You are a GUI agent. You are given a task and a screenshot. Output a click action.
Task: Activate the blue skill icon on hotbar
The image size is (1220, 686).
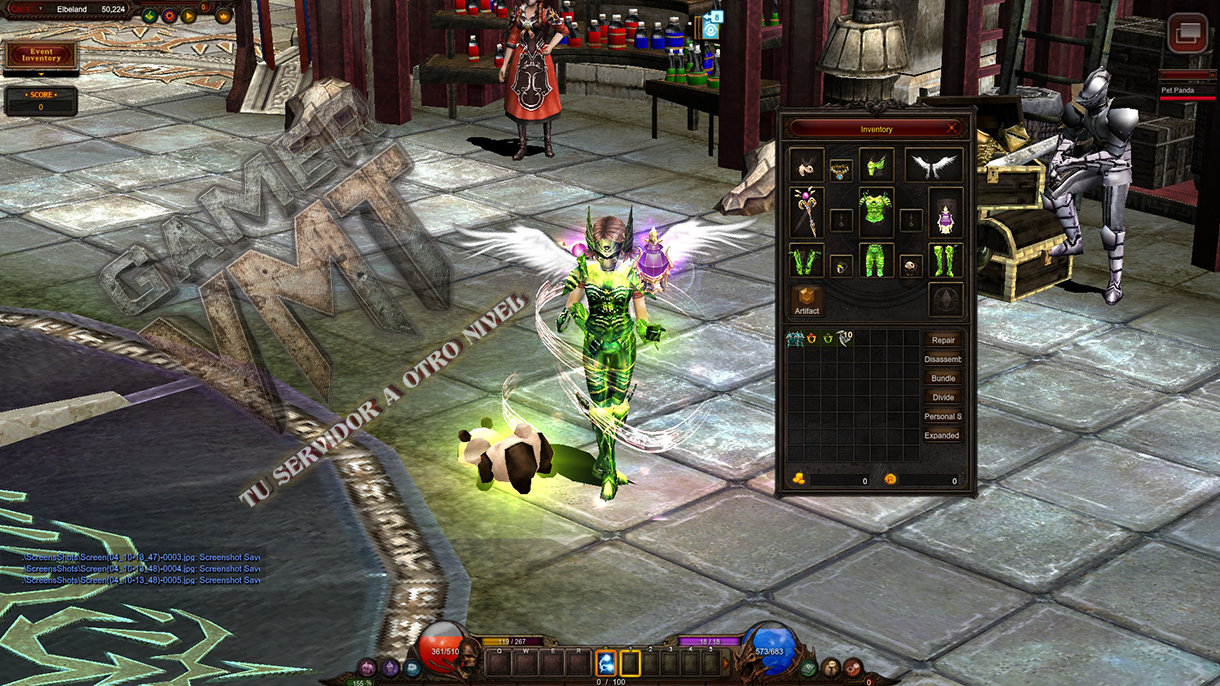point(606,662)
